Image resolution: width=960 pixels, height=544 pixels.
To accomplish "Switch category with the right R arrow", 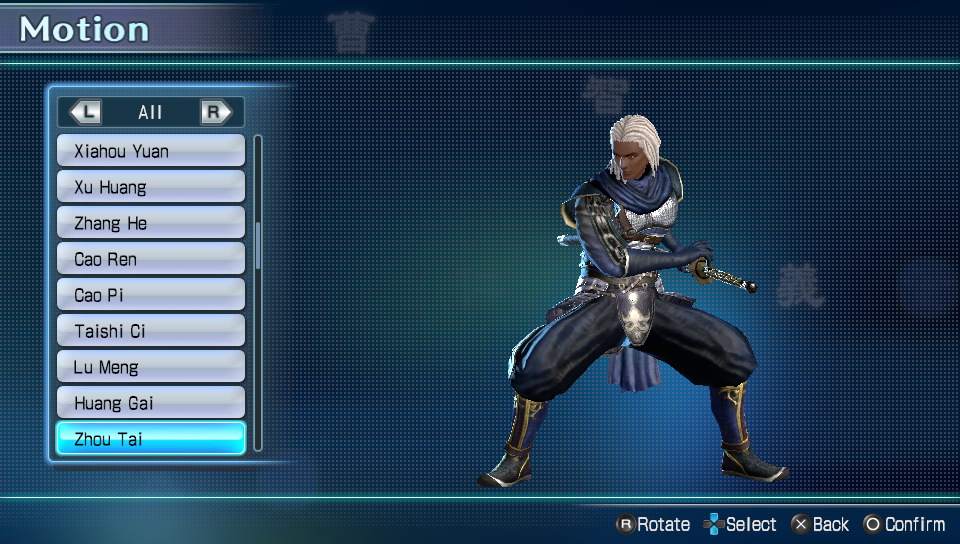I will tap(215, 112).
